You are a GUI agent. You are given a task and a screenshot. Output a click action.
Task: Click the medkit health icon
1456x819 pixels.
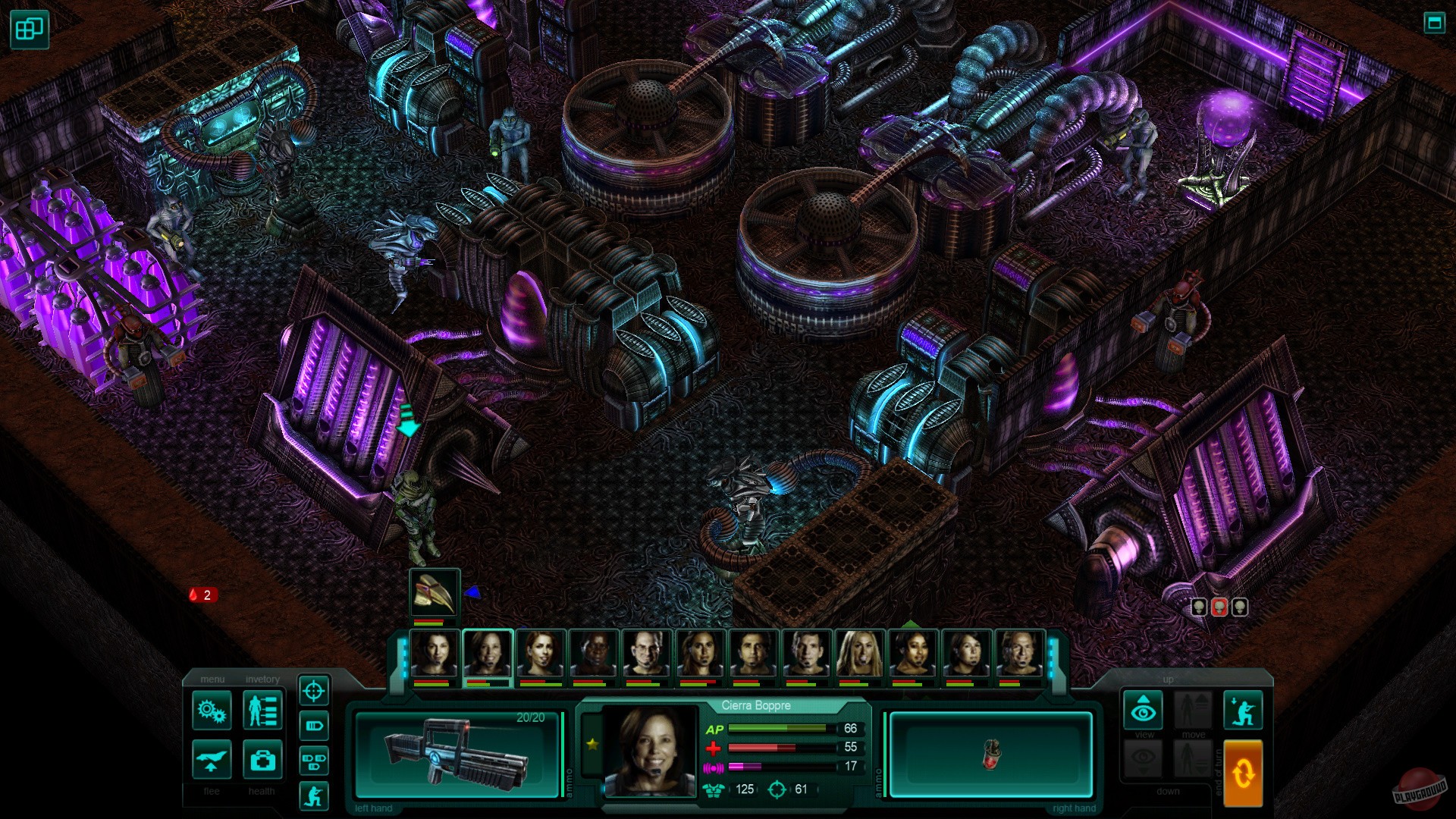click(x=262, y=761)
